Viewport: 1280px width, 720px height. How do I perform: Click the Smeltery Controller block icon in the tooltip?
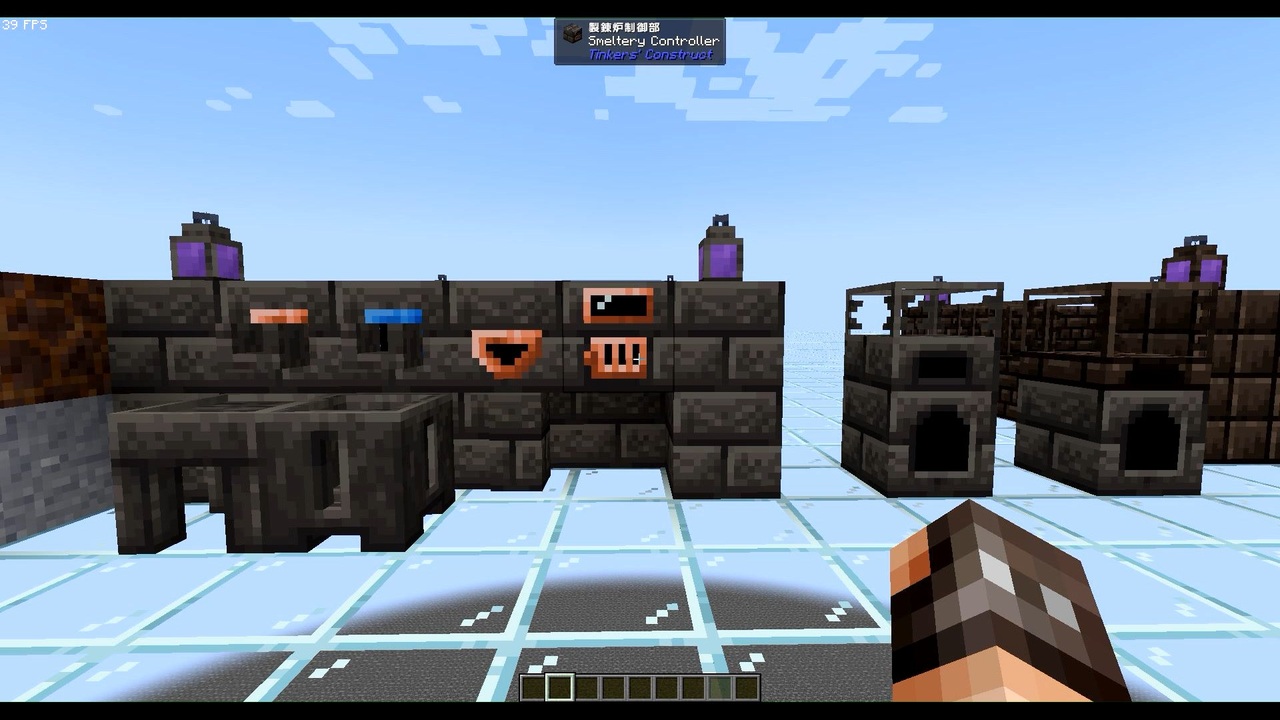coord(573,33)
